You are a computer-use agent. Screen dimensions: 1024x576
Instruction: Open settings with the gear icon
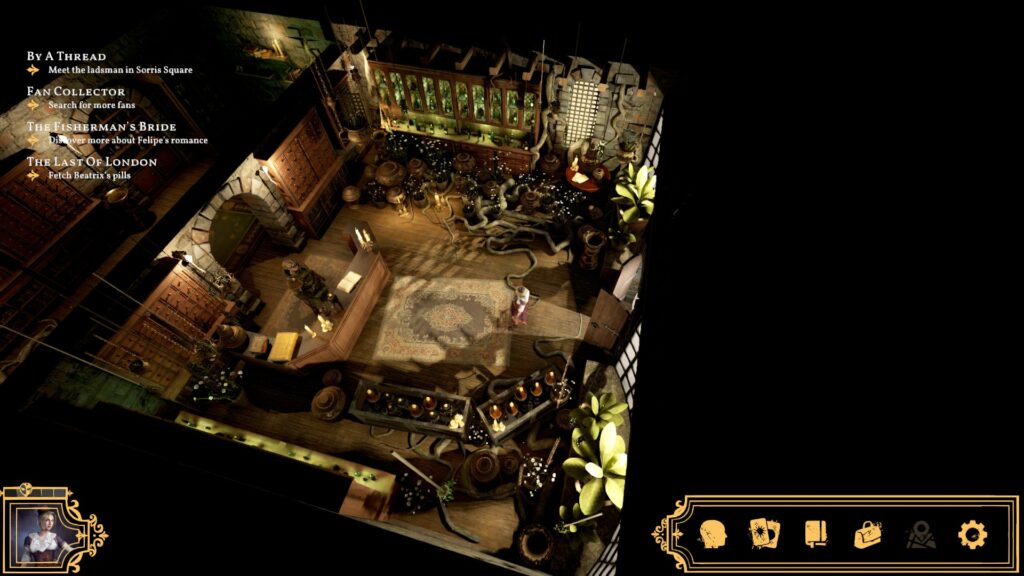coord(972,534)
